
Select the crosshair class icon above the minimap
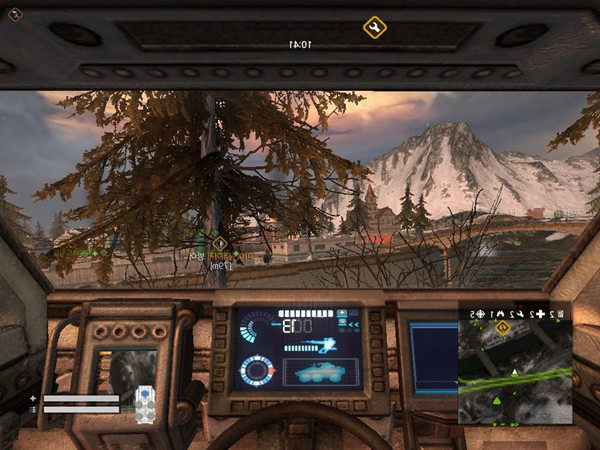coord(479,315)
